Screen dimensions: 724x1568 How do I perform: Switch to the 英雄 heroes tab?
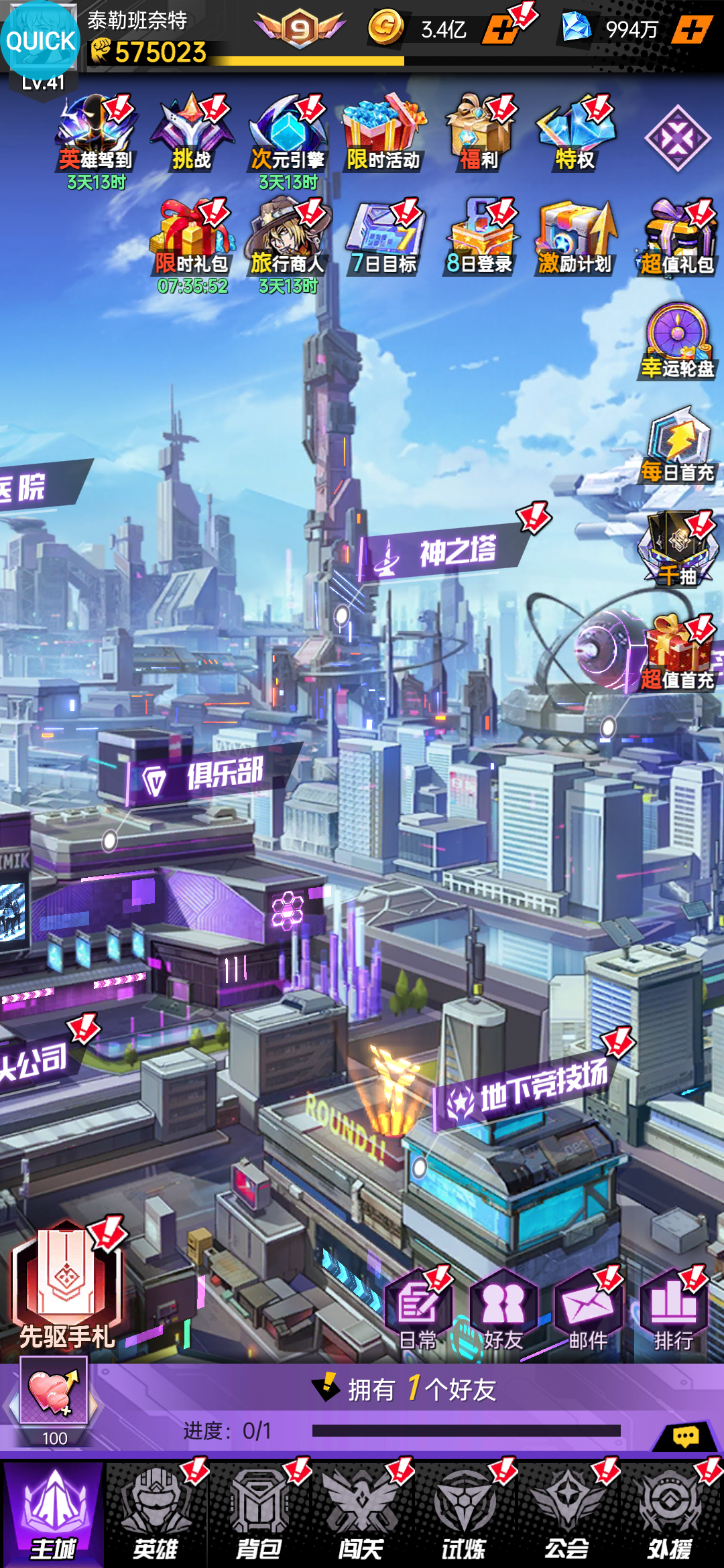pos(156,1514)
